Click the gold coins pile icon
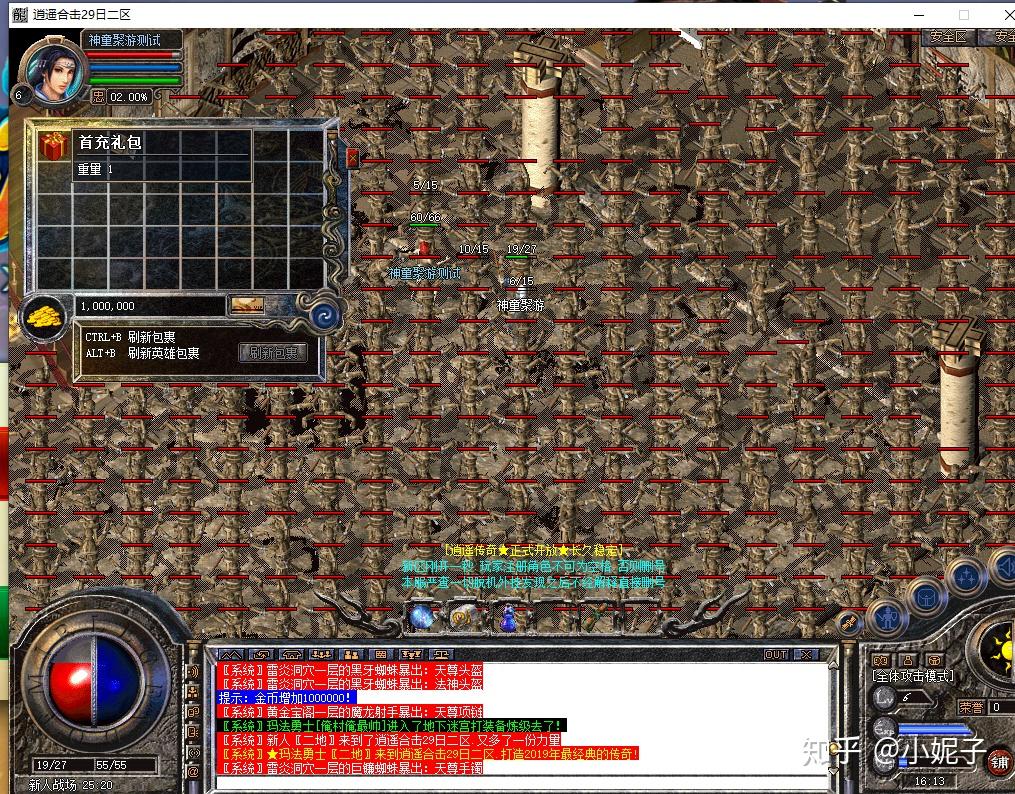This screenshot has width=1015, height=794. pyautogui.click(x=44, y=317)
